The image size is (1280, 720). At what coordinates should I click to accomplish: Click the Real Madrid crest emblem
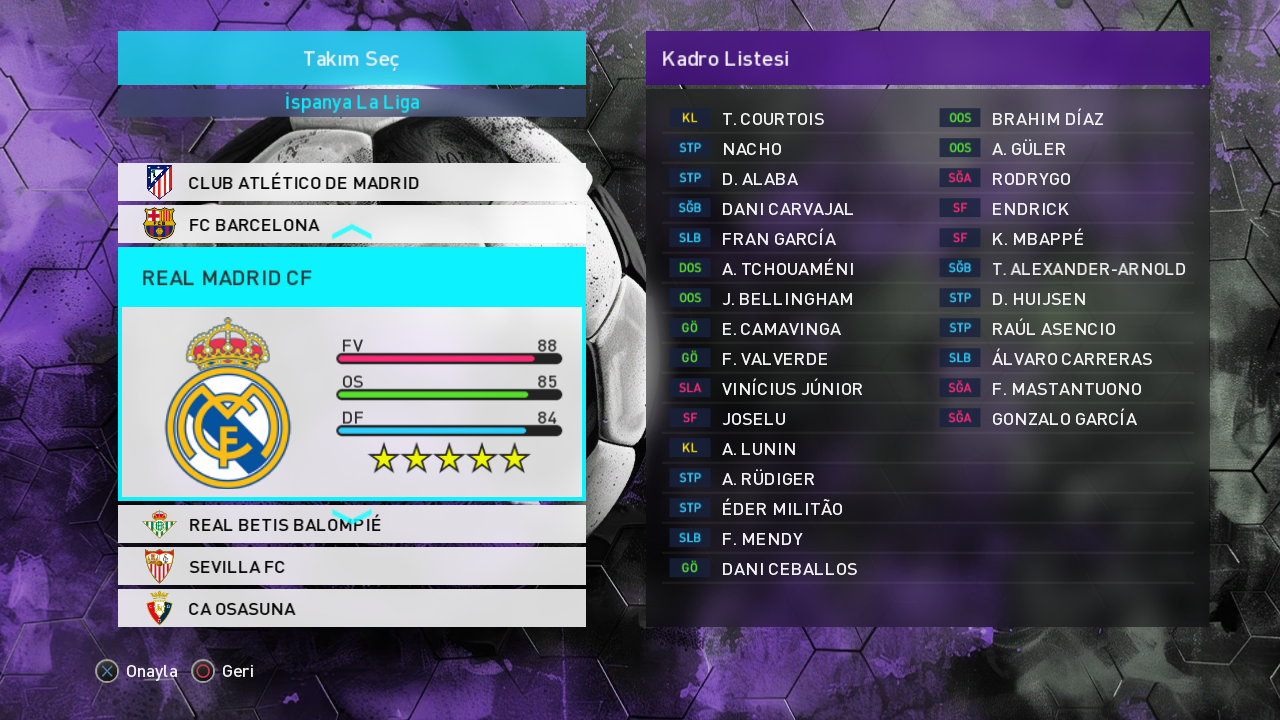click(228, 403)
